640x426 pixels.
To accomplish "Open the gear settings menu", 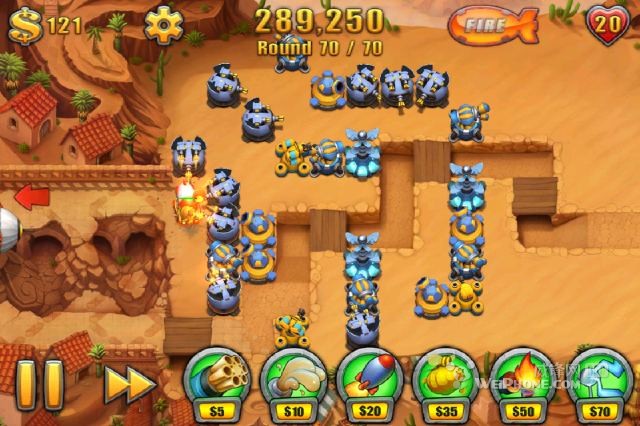I will pyautogui.click(x=164, y=23).
